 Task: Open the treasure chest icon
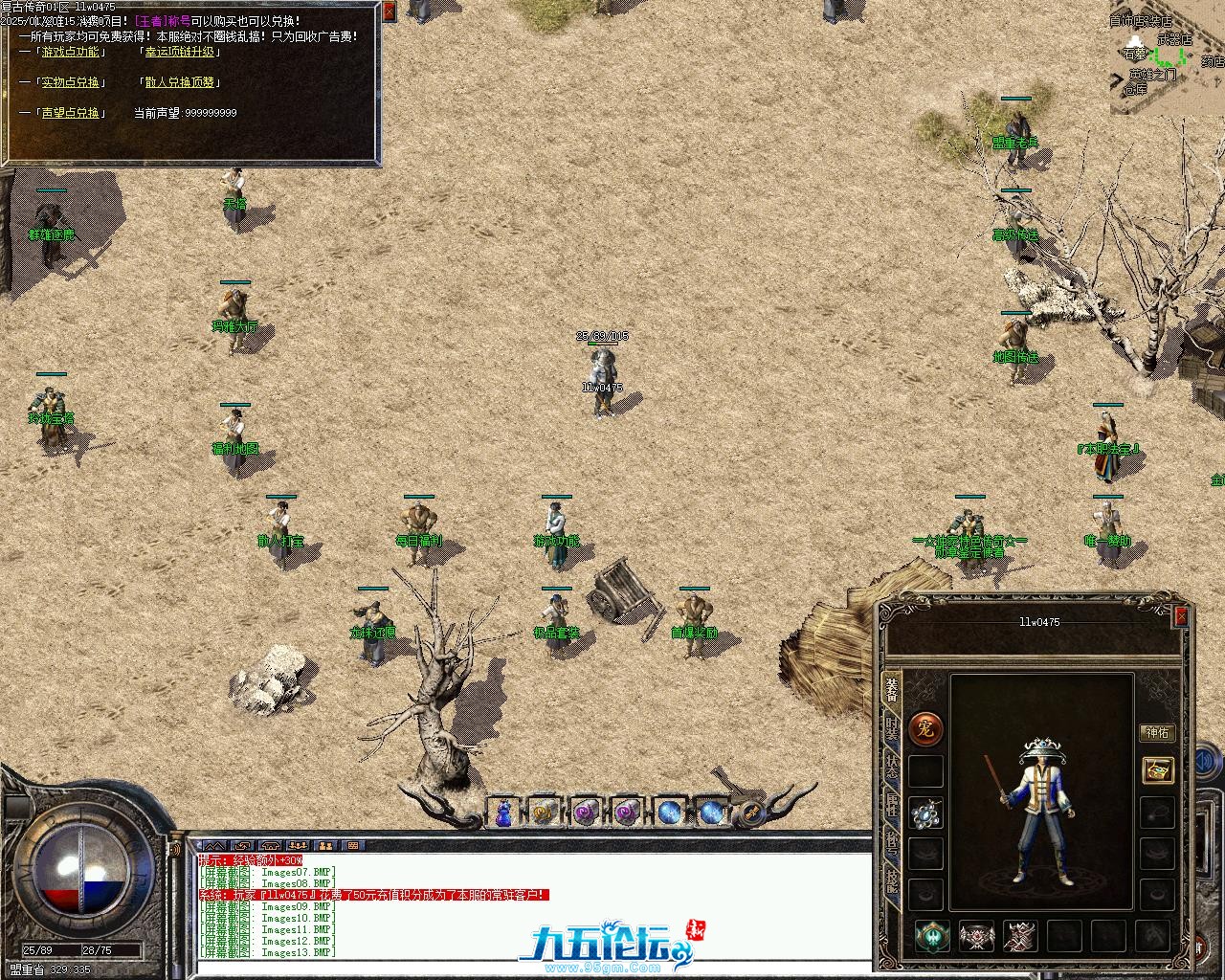click(x=1157, y=769)
